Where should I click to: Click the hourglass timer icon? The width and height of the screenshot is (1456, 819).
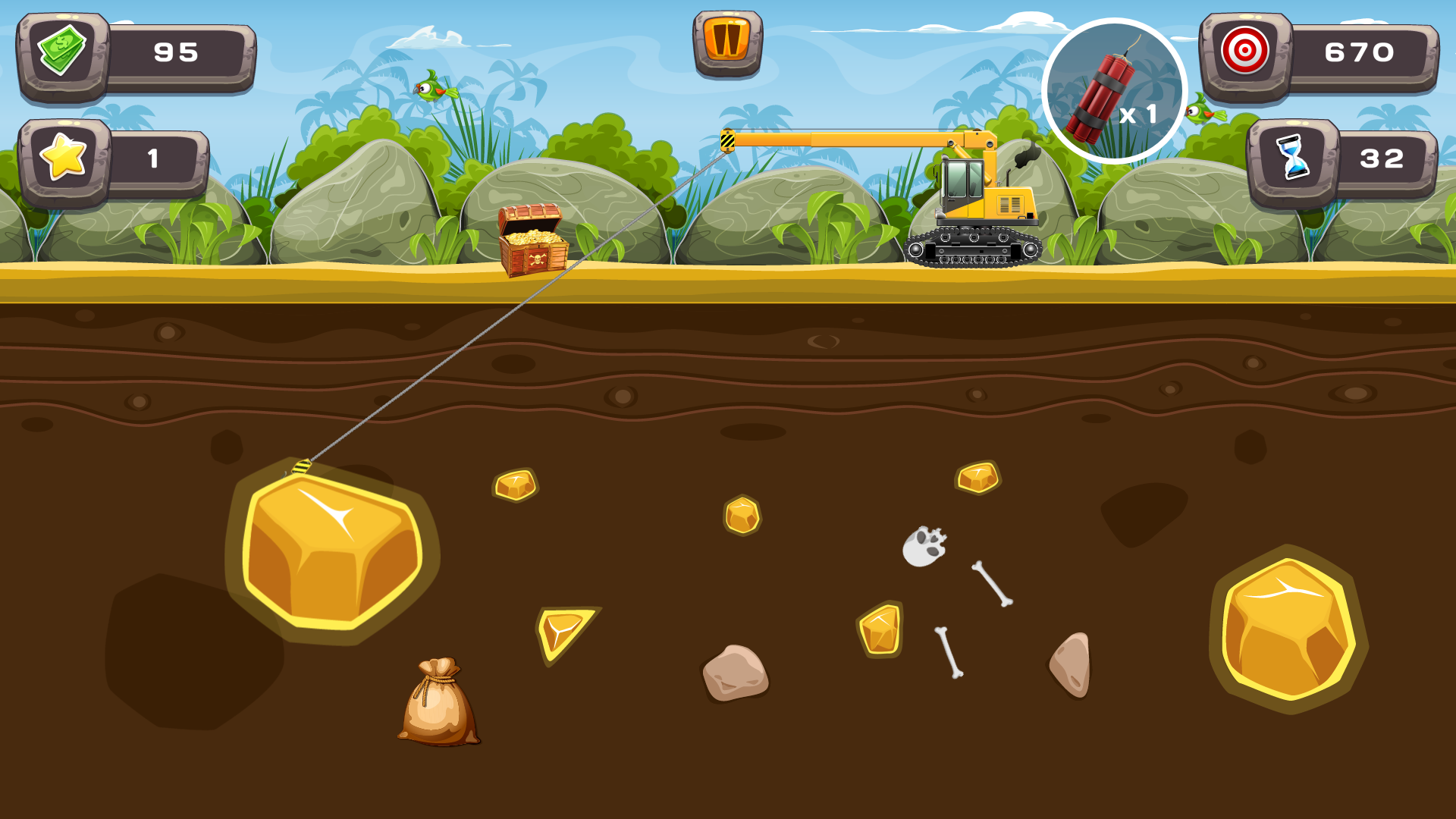pyautogui.click(x=1294, y=159)
